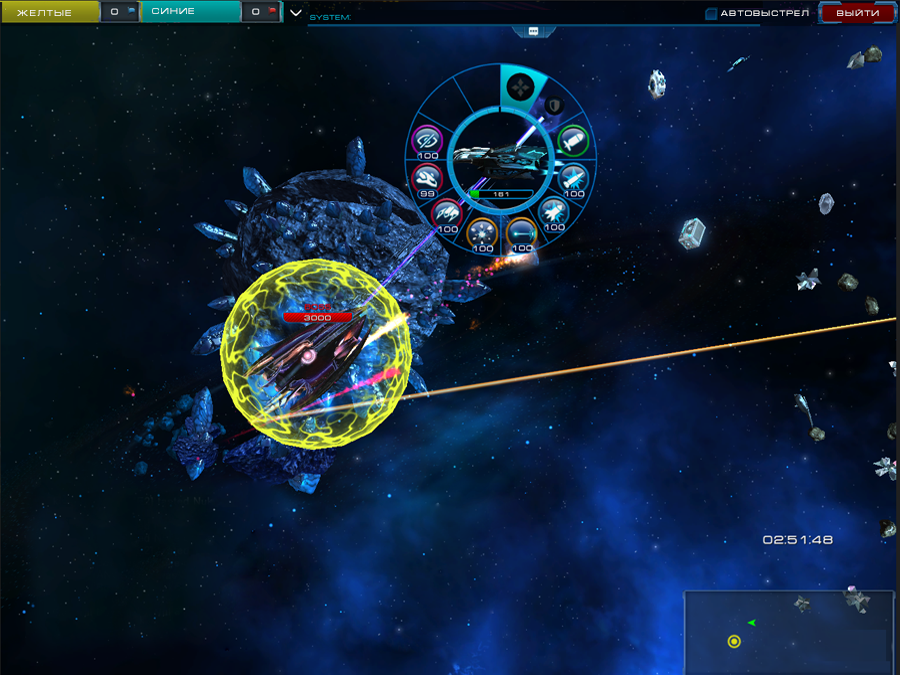Launch the rocket burst weapon

click(x=553, y=211)
